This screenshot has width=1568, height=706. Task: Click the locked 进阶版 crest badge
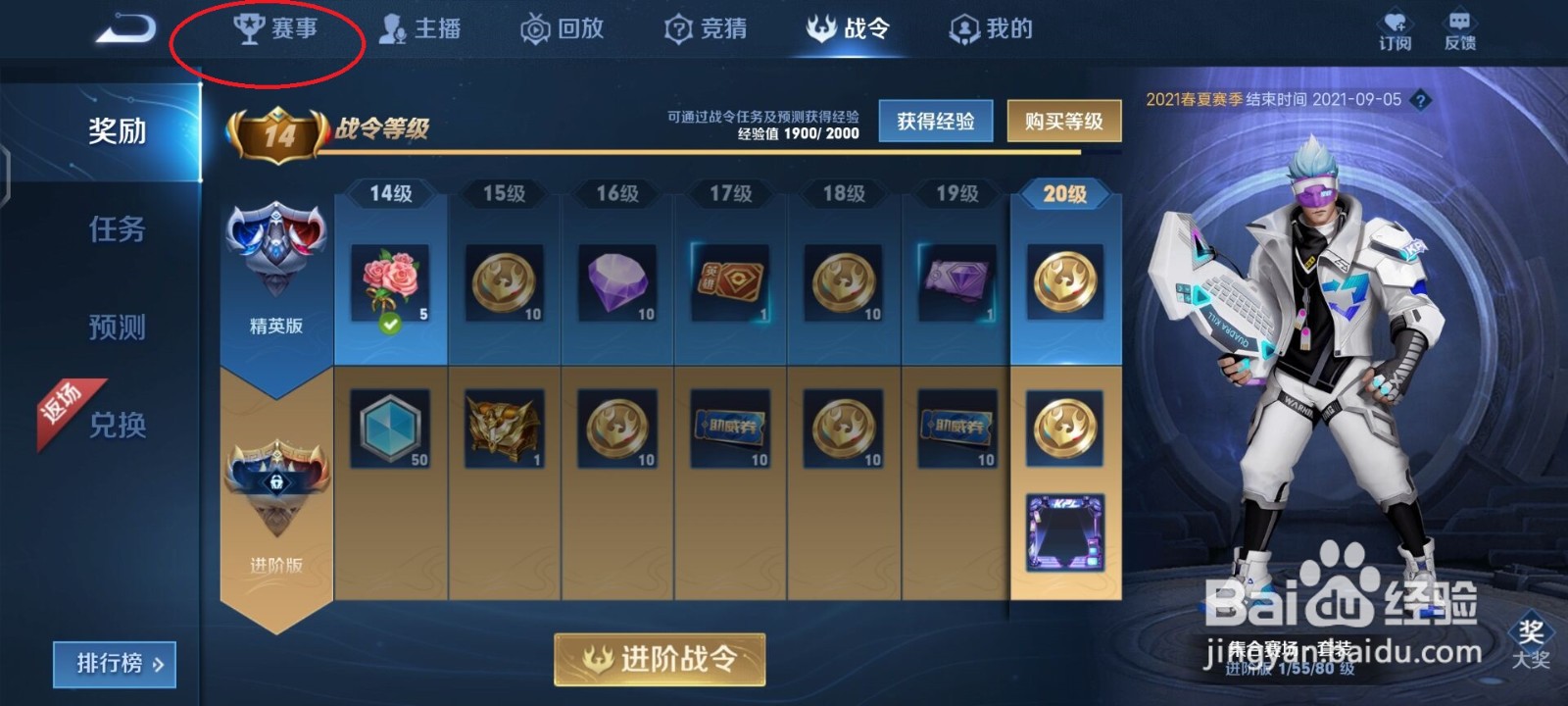point(276,480)
